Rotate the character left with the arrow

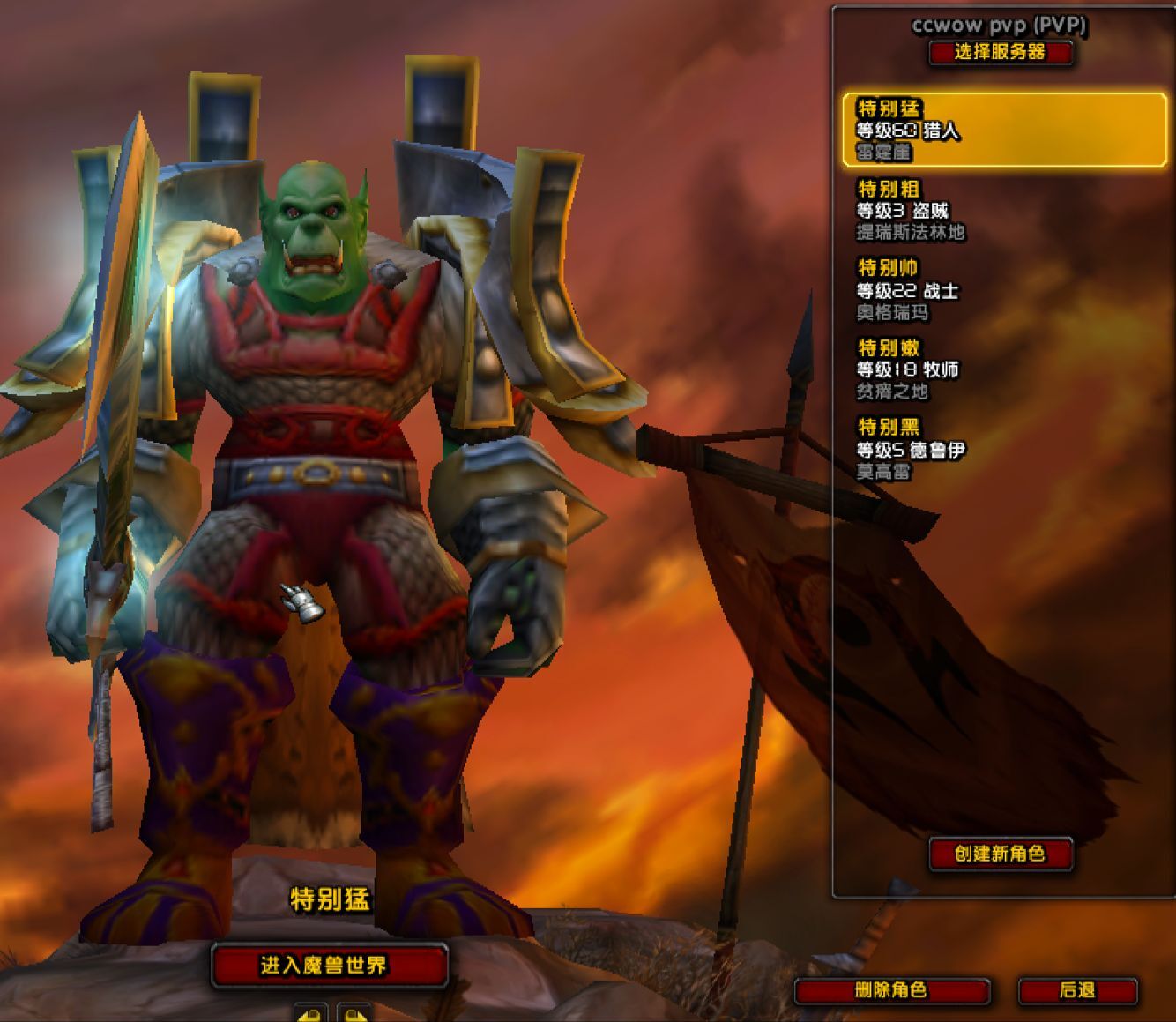[310, 1013]
